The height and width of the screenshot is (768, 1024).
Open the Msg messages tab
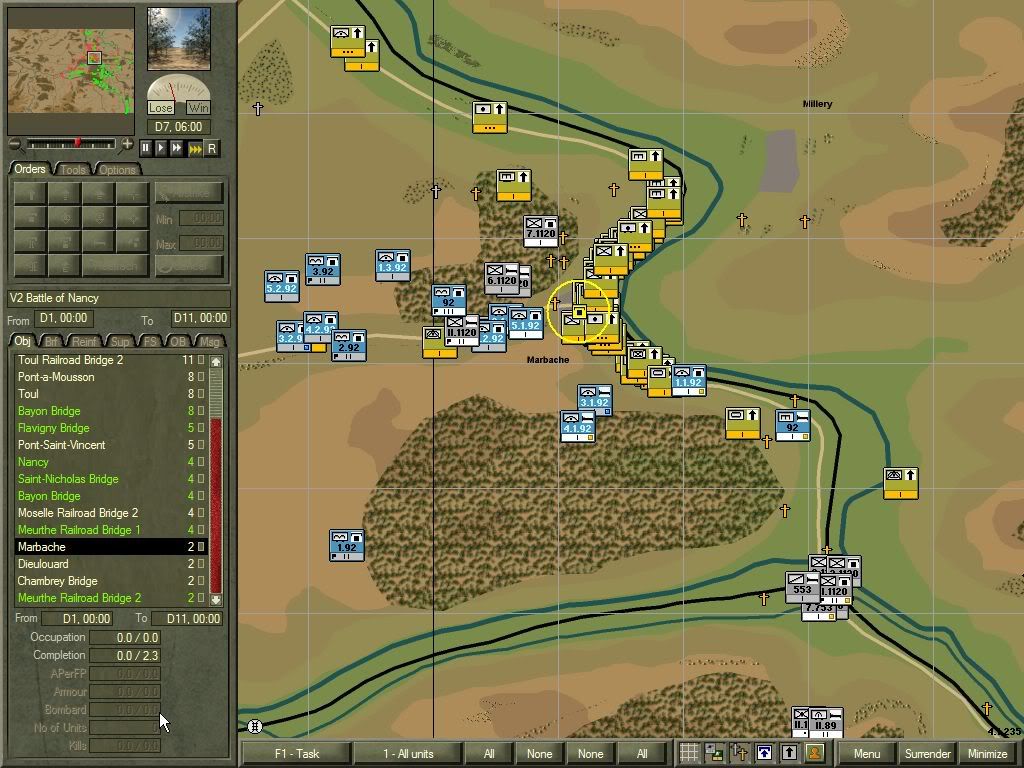click(210, 342)
